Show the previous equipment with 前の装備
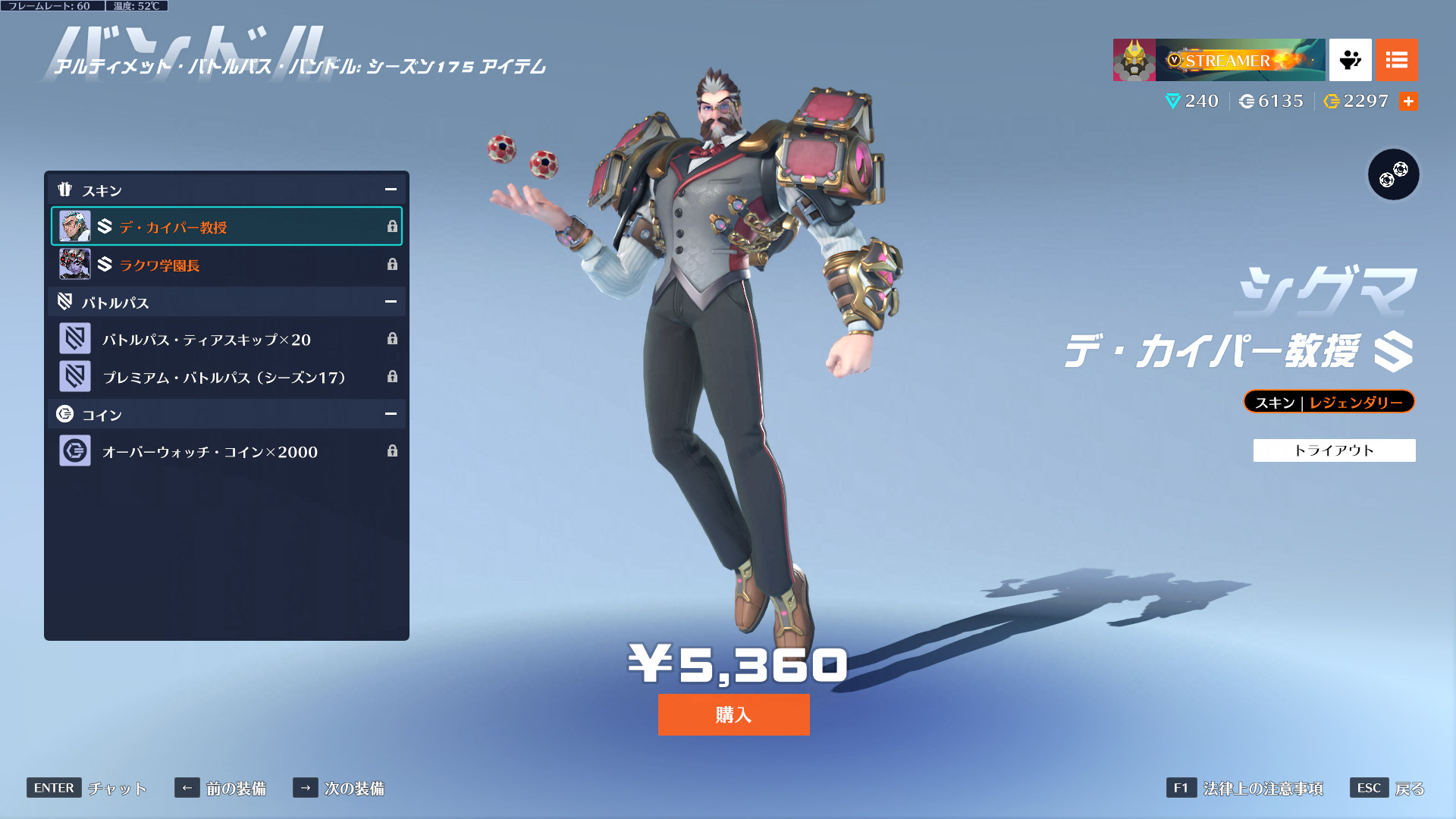Screen dimensions: 1456x819 click(221, 788)
